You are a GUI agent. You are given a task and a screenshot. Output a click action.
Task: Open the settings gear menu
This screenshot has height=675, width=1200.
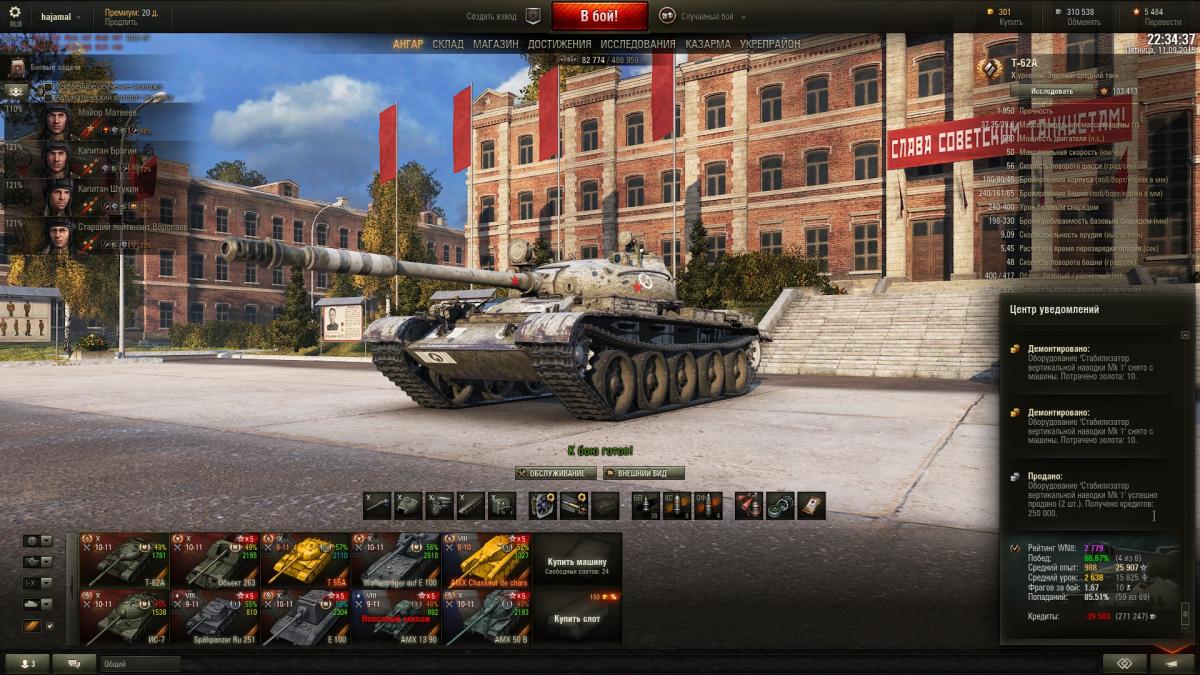[14, 12]
